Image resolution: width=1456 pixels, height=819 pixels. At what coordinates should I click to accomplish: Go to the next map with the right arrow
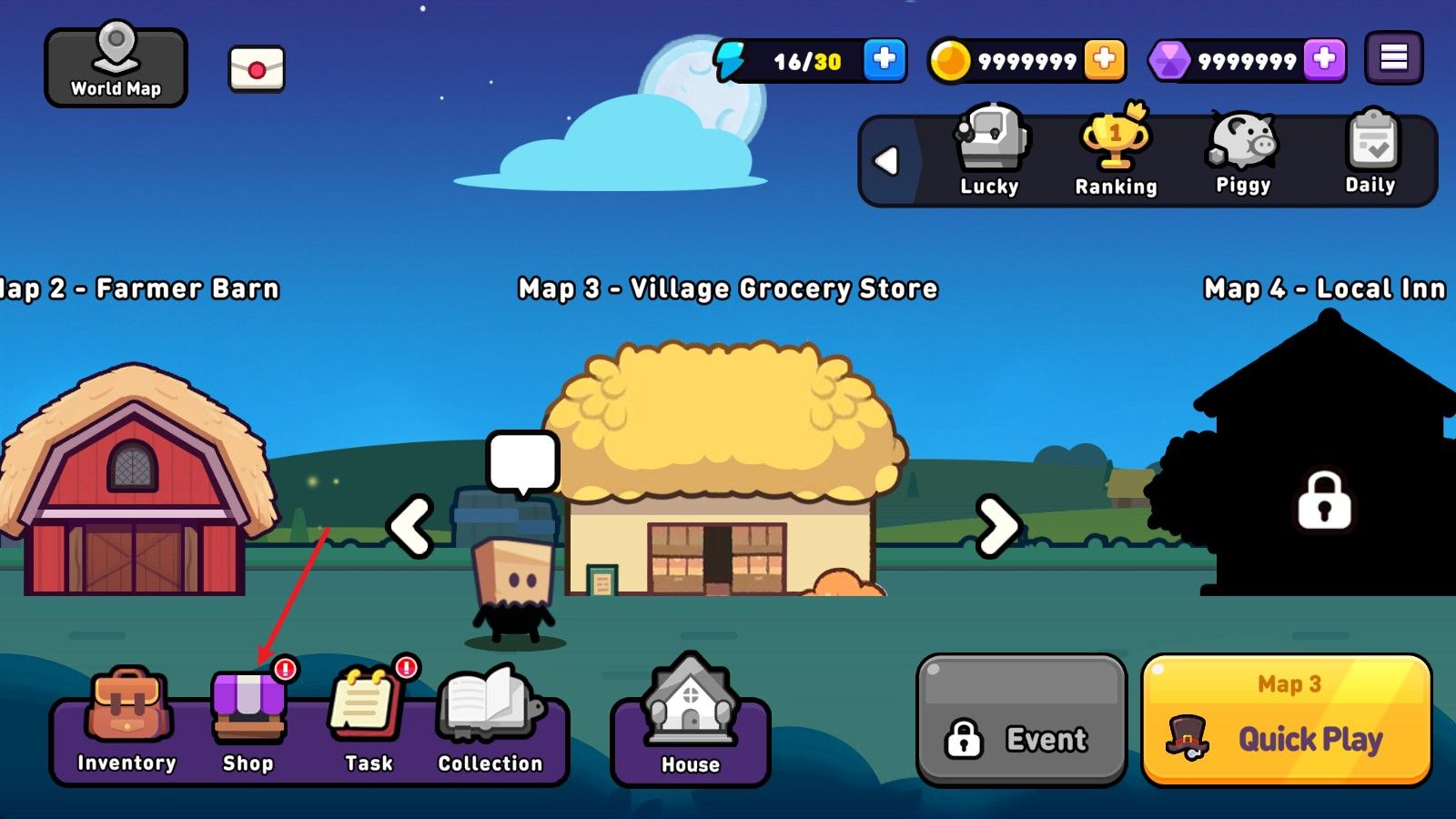[x=997, y=526]
